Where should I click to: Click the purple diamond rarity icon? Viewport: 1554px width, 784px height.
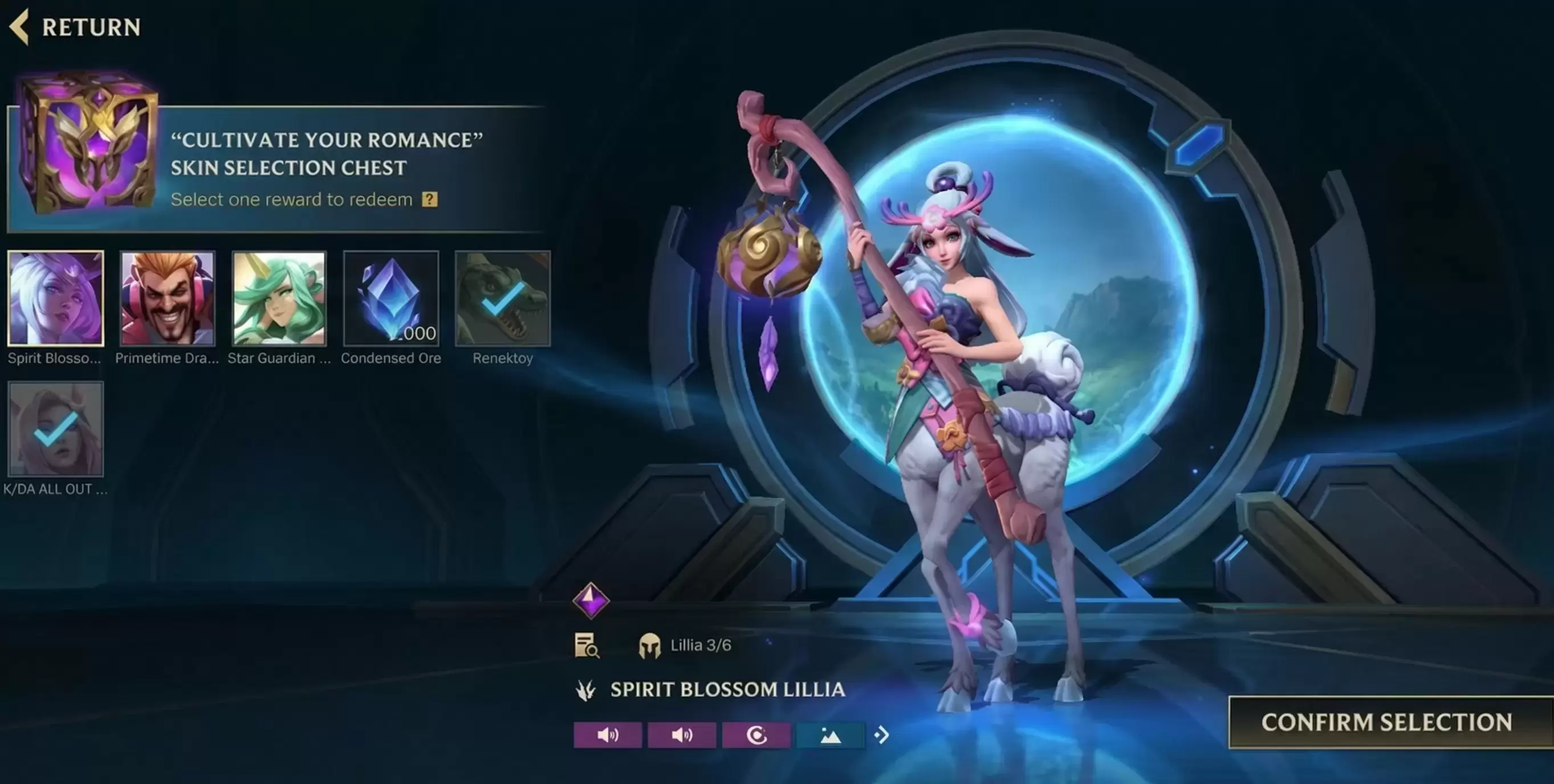(591, 600)
